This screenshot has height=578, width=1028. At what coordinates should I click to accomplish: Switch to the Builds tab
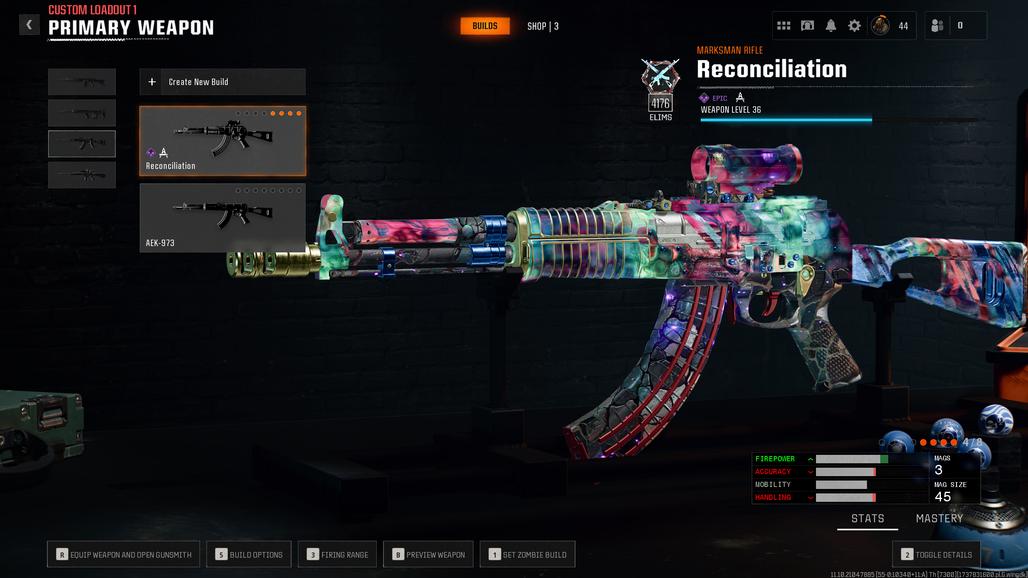[485, 26]
